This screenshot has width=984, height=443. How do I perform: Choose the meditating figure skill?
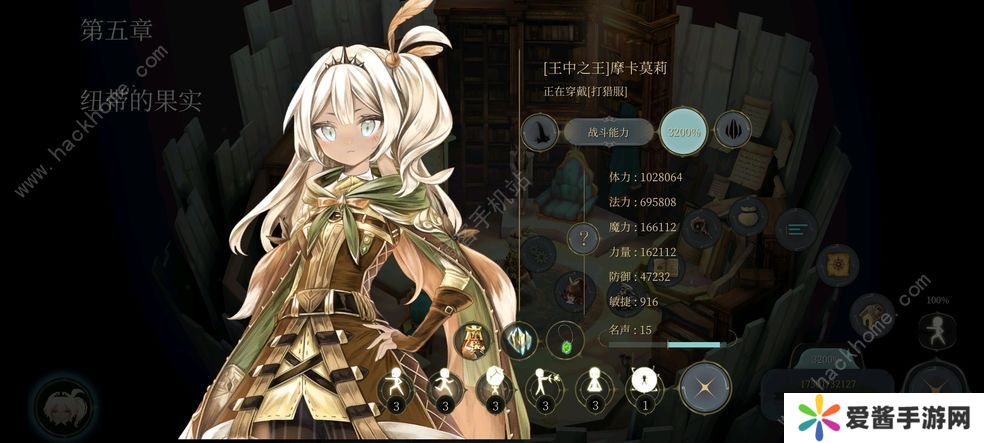pyautogui.click(x=595, y=387)
